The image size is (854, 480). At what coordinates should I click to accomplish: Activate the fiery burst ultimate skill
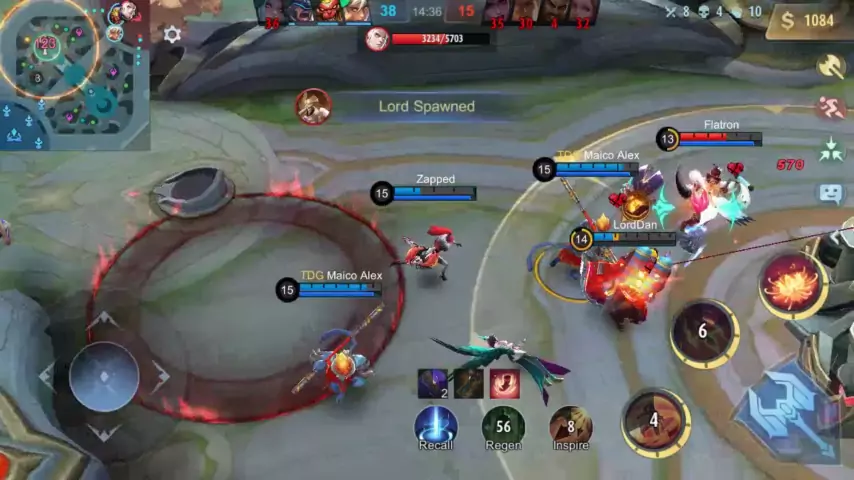click(x=792, y=283)
